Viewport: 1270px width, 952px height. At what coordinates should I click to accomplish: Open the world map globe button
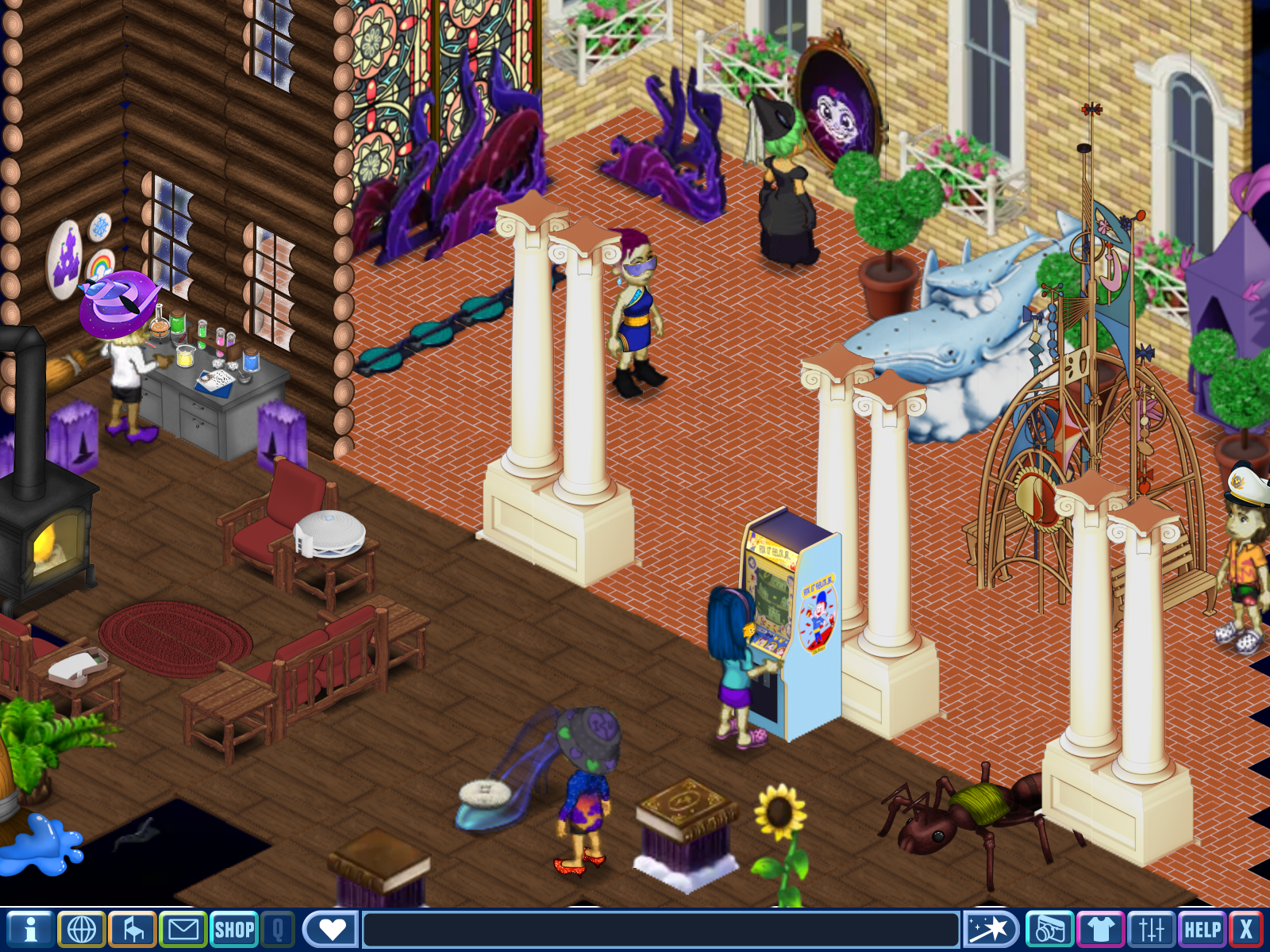(81, 929)
